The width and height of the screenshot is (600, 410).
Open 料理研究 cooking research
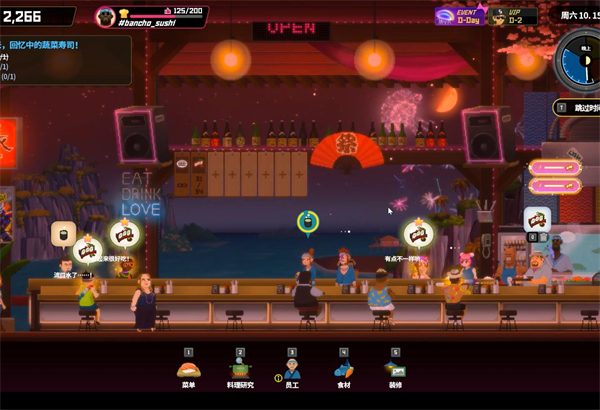tap(240, 371)
